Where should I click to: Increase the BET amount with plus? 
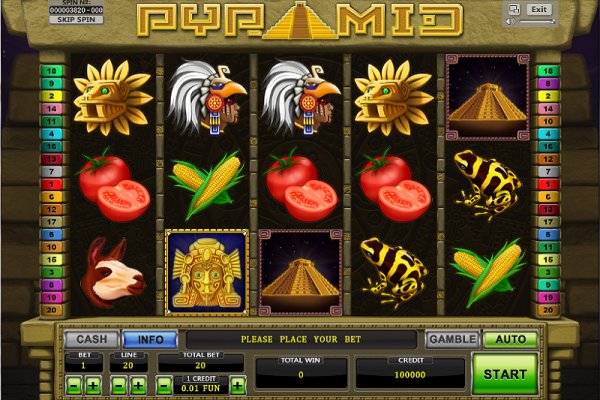(93, 384)
